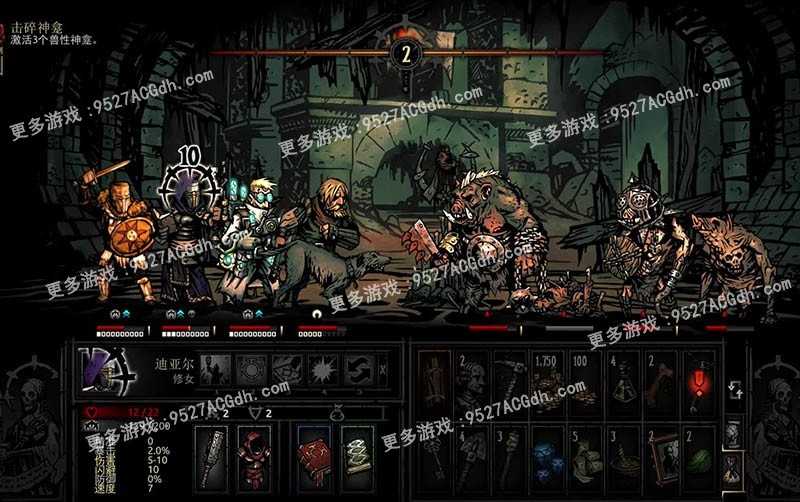Use the first combat skill with dark figure

216,369
